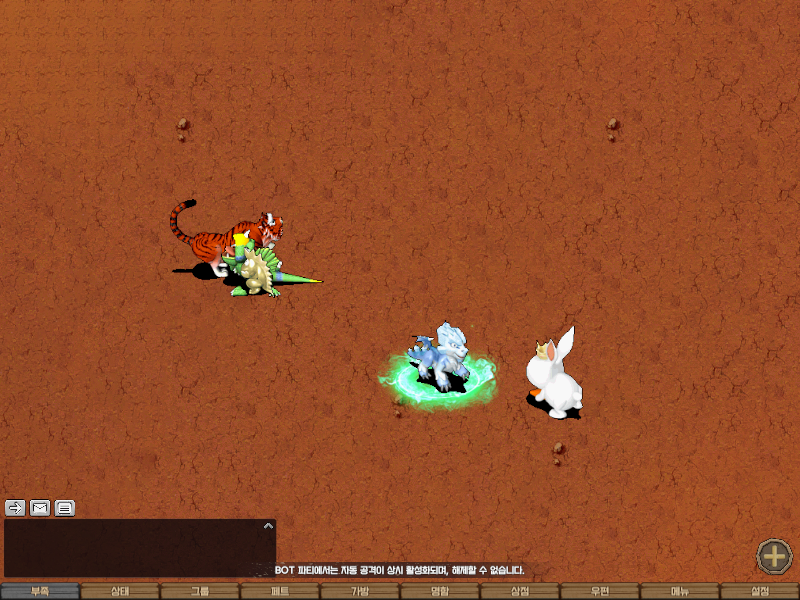Open the 우편 (mail) menu

pos(600,591)
